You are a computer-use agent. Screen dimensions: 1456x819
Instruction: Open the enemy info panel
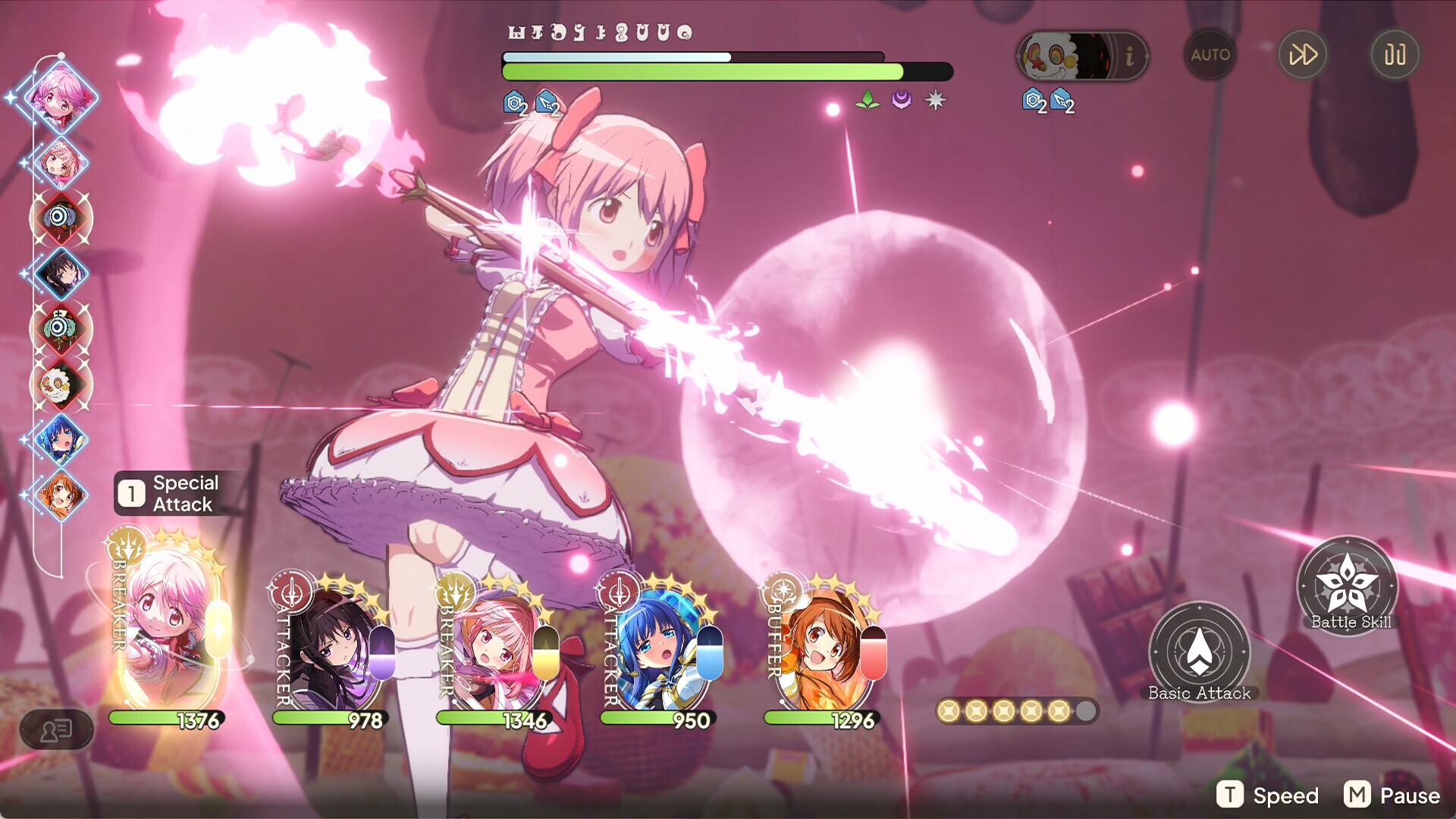[1129, 55]
